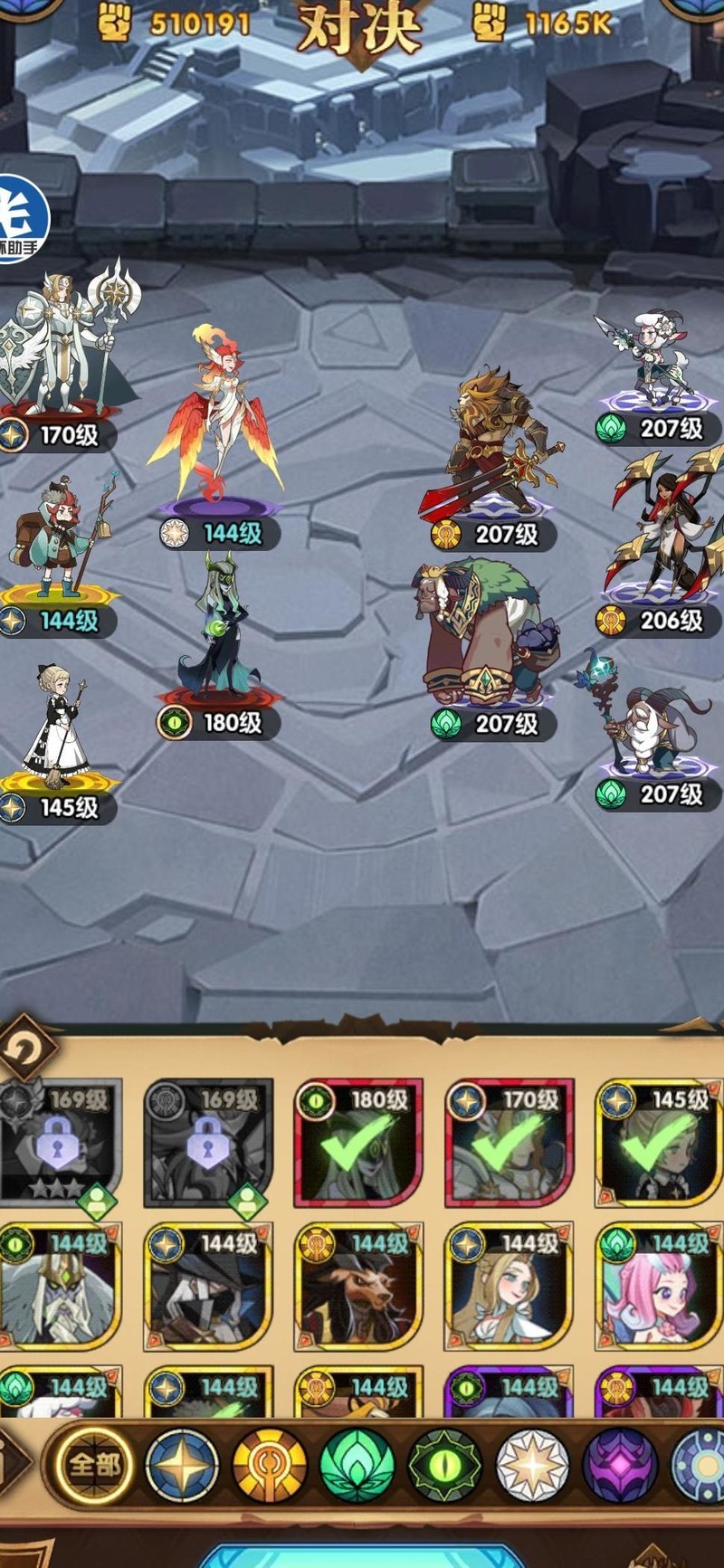Image resolution: width=724 pixels, height=1568 pixels.
Task: Reset the formation with the circular arrow button
Action: pos(24,1050)
